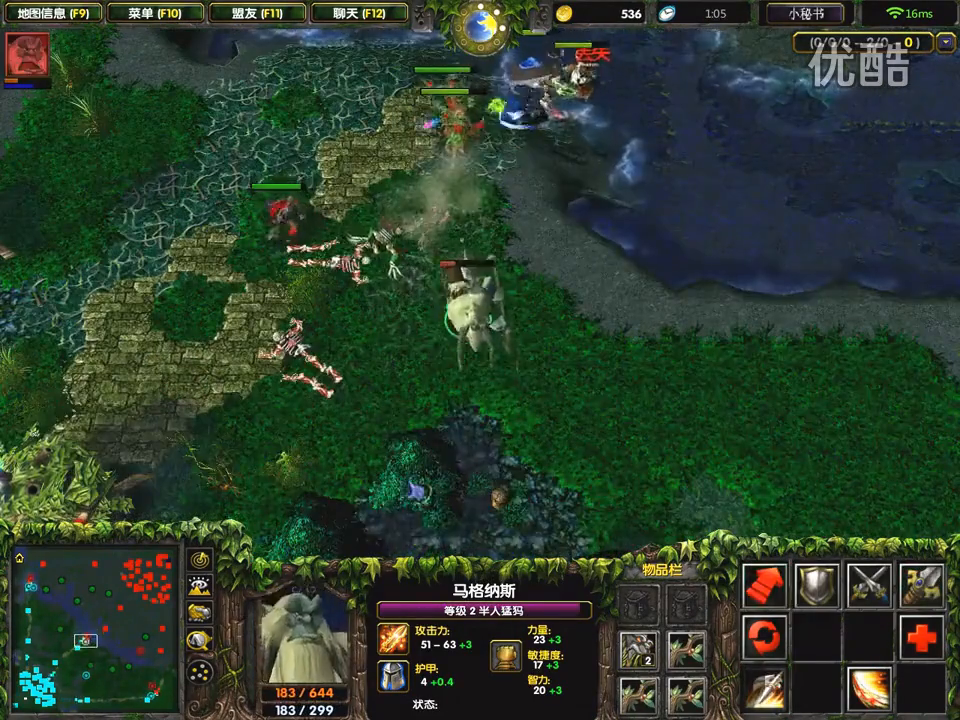Activate the minimap signal ping button
The image size is (960, 720).
200,561
